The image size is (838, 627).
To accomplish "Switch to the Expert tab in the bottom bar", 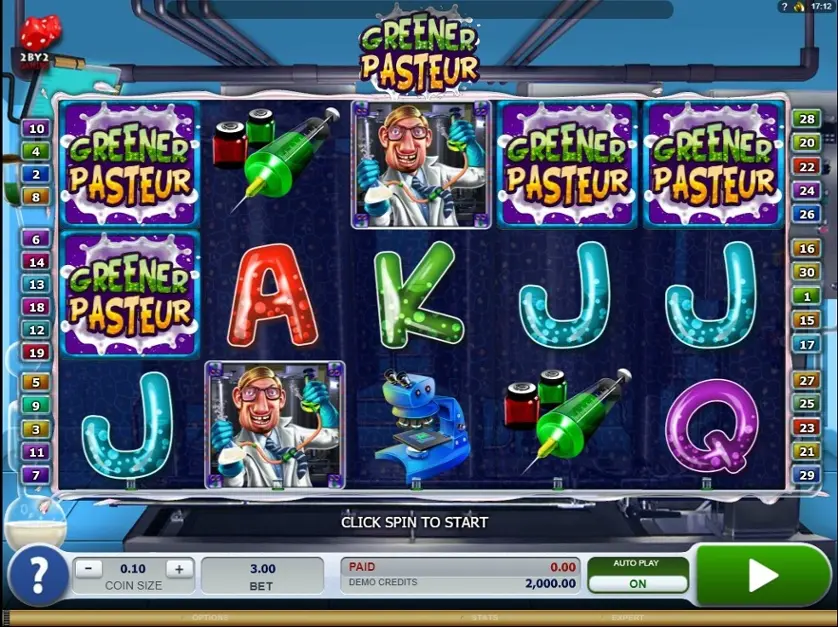I will pyautogui.click(x=628, y=619).
